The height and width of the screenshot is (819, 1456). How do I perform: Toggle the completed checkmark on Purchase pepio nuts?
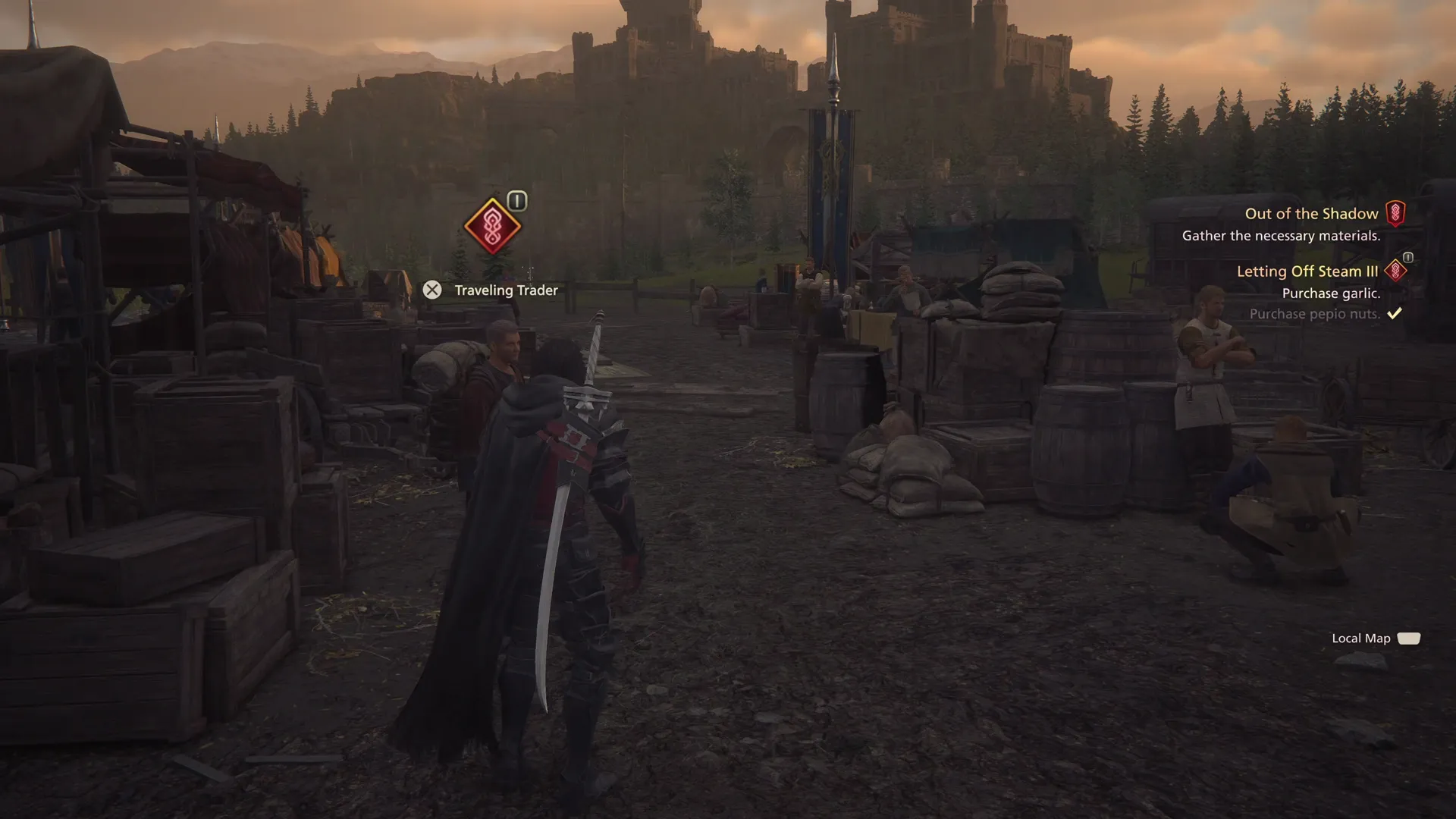1395,313
